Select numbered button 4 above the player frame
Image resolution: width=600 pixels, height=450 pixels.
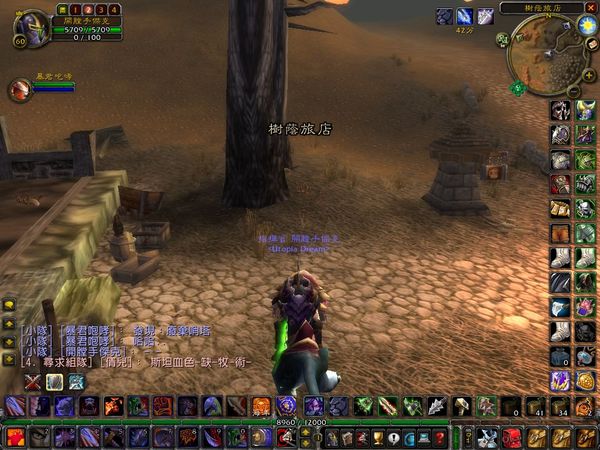click(115, 9)
